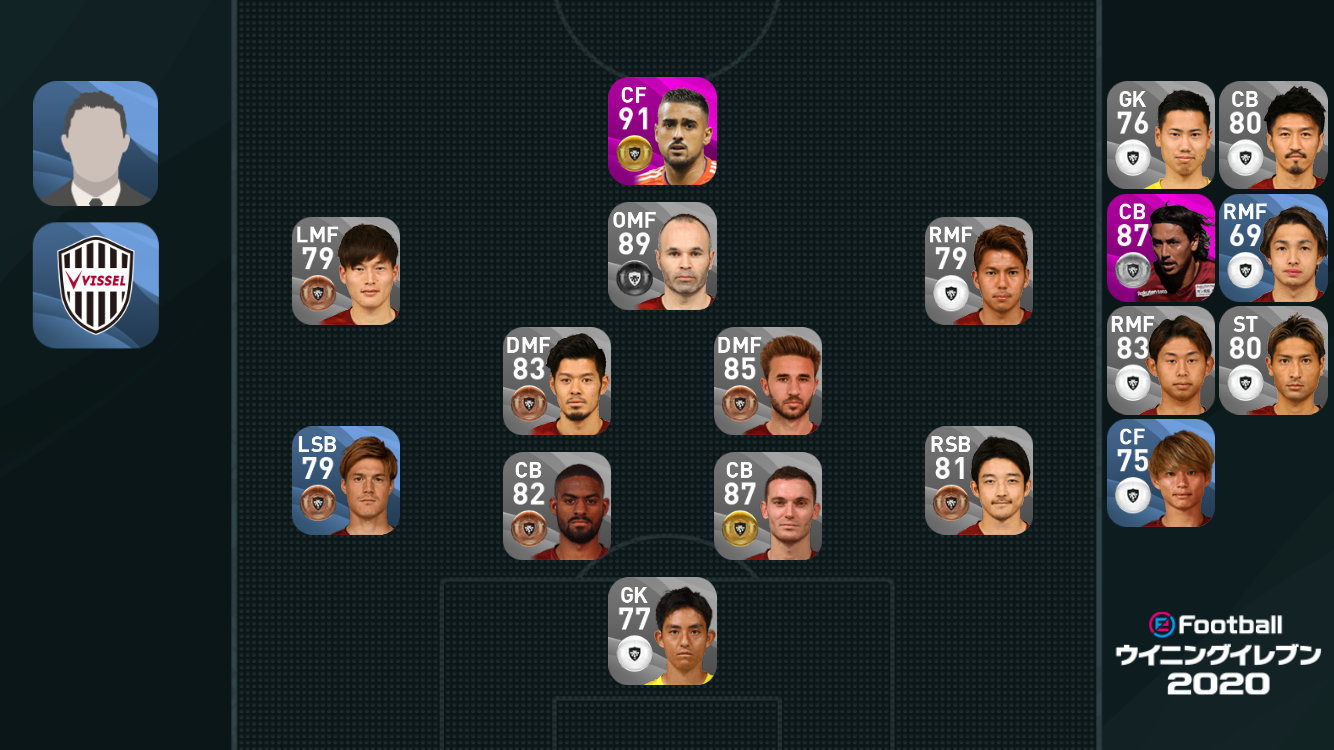Choose the OMF 89 player card
The height and width of the screenshot is (750, 1334).
[662, 256]
